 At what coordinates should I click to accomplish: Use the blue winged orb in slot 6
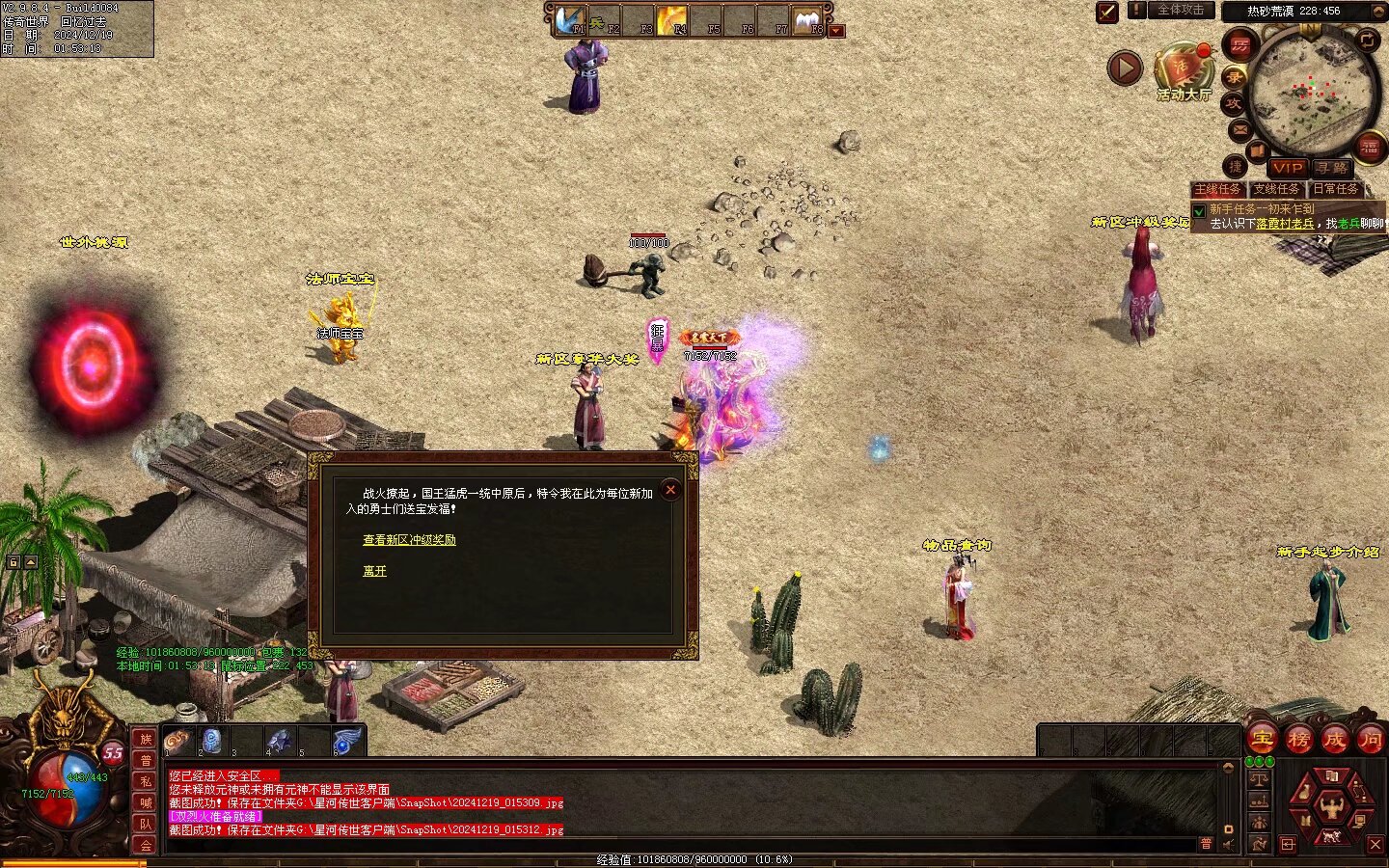(346, 742)
